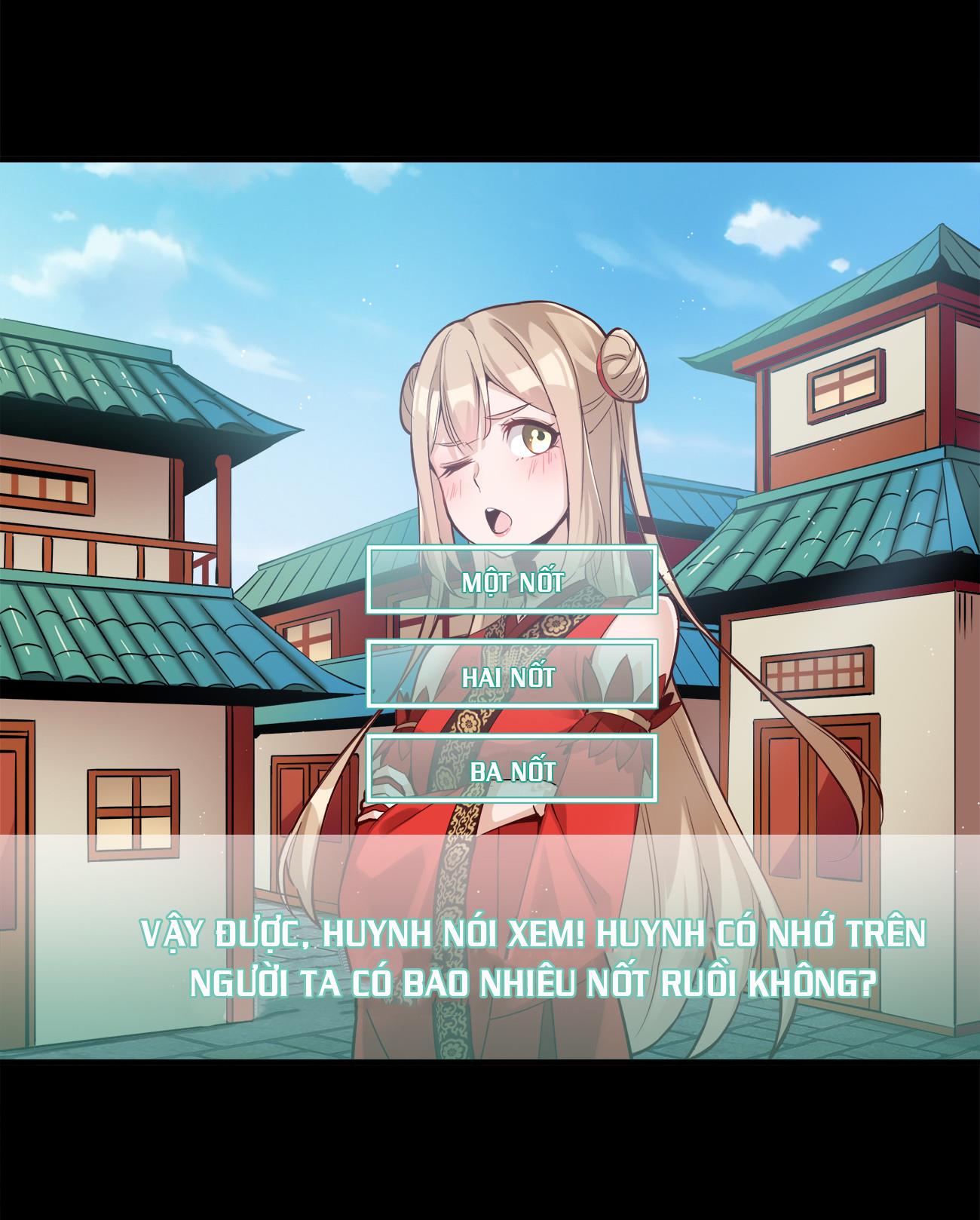Screen dimensions: 980x1220
Task: Choose the "Một nốt" answer
Action: [512, 581]
